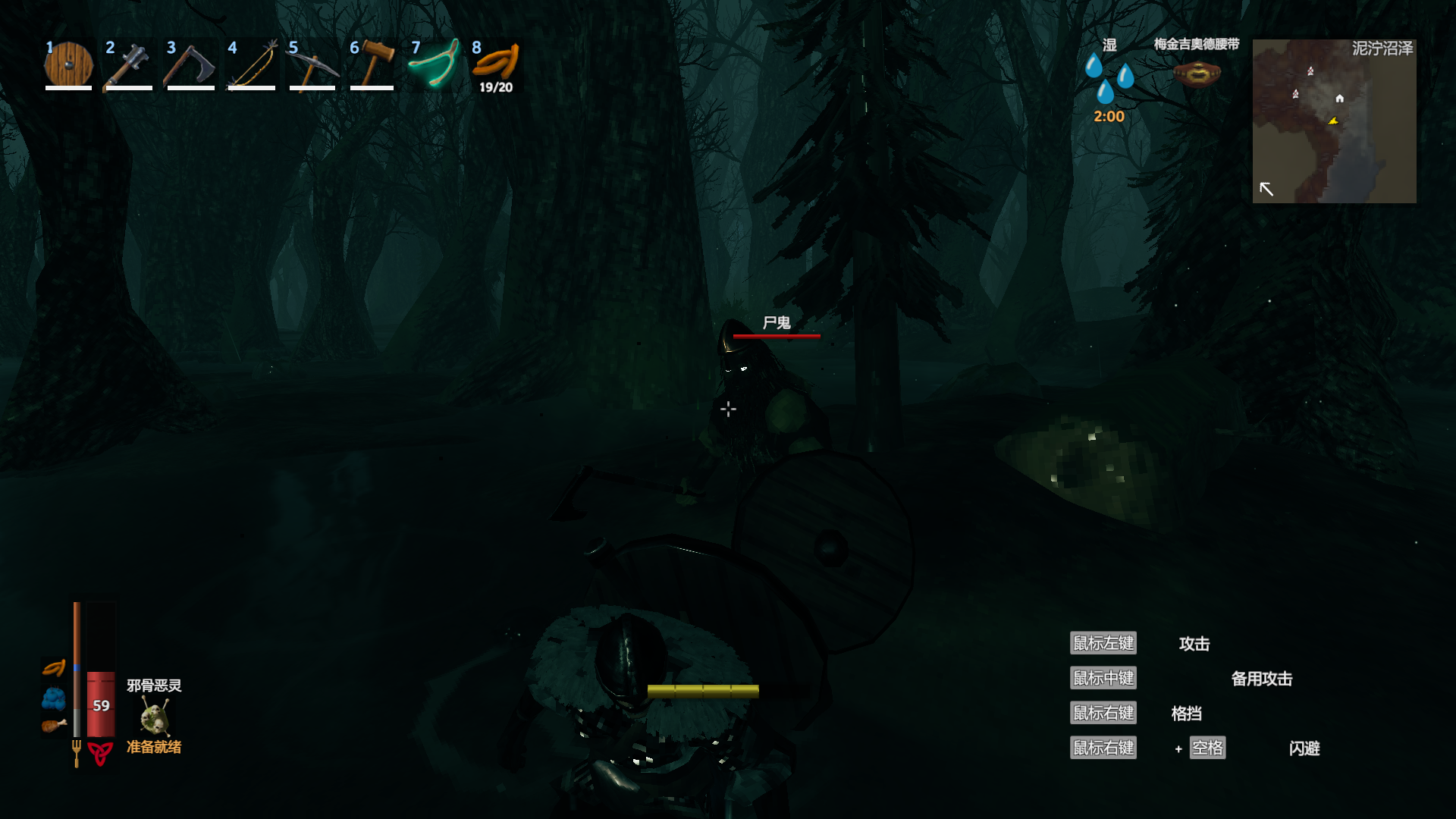Image resolution: width=1456 pixels, height=819 pixels.
Task: Select the round wooden shield slot
Action: (68, 65)
